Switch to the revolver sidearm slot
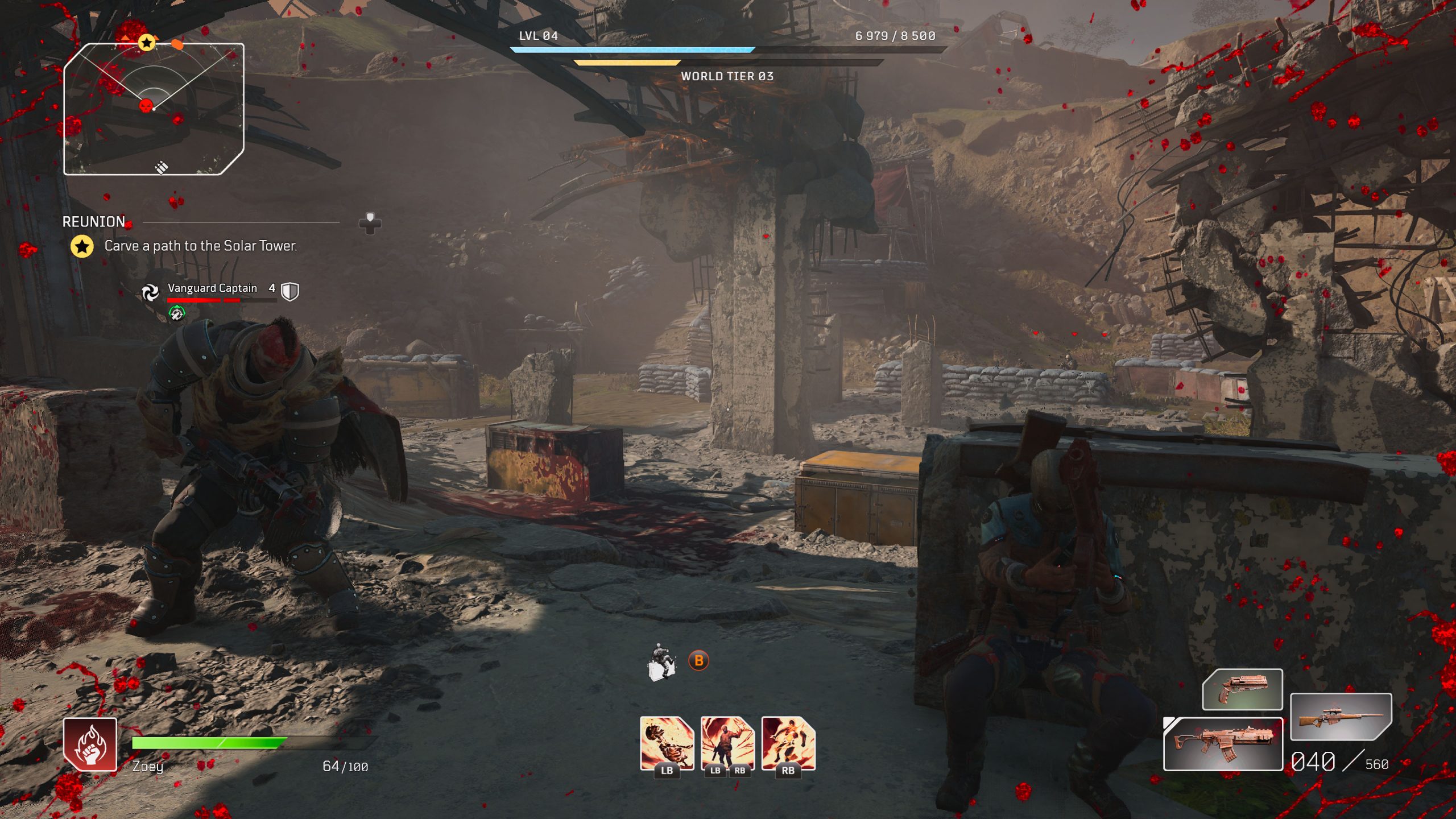Image resolution: width=1456 pixels, height=819 pixels. pos(1242,689)
